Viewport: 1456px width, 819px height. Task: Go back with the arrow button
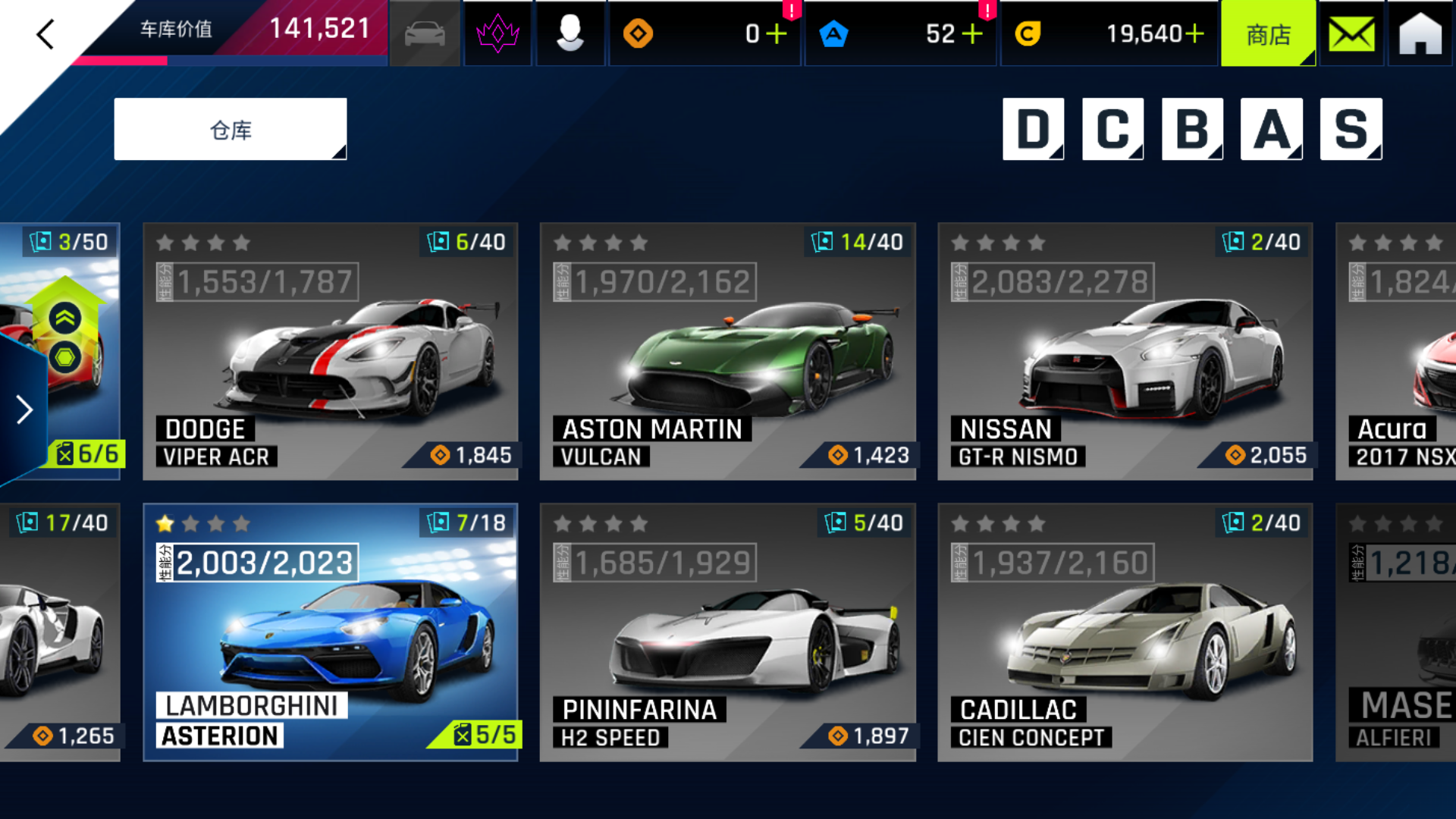click(x=45, y=34)
